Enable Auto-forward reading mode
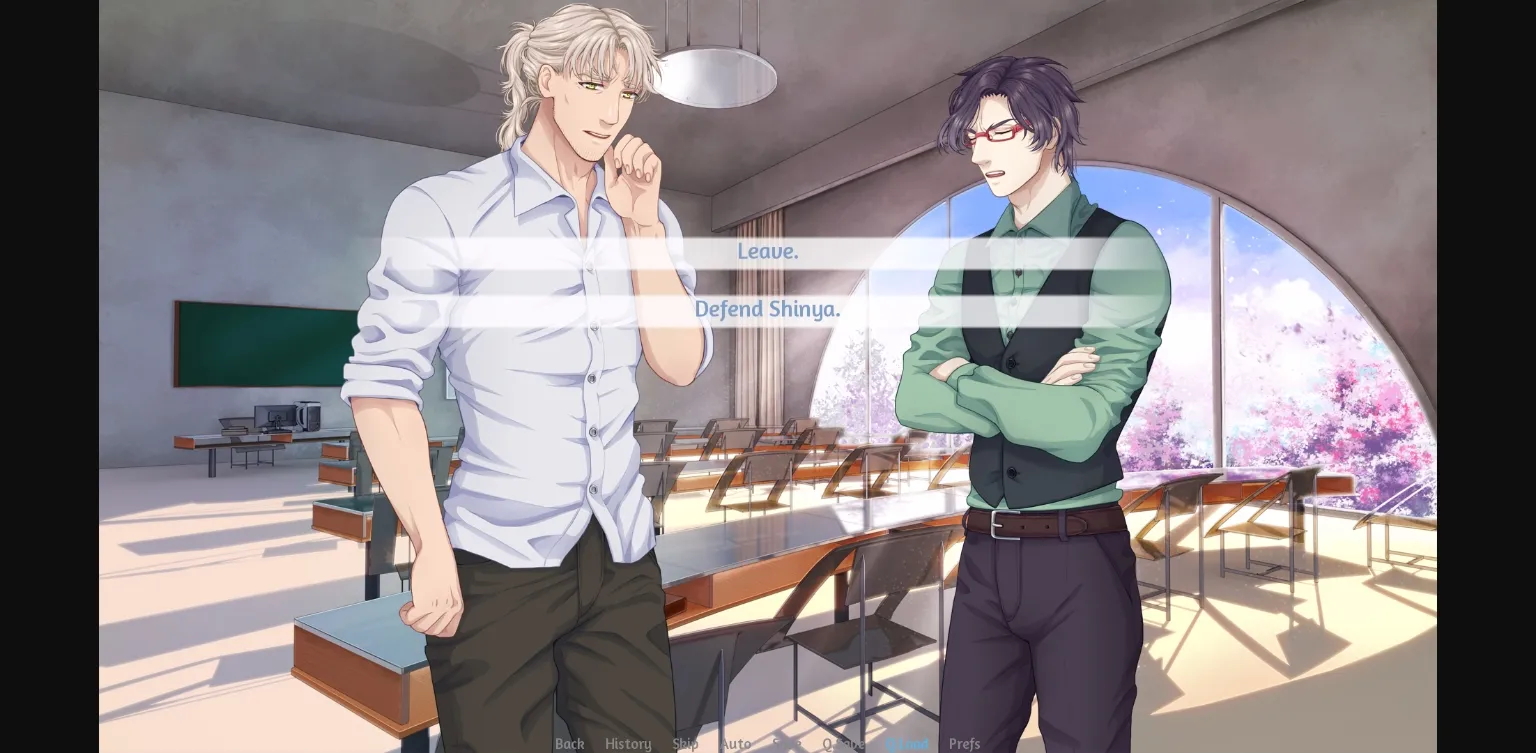 (736, 744)
